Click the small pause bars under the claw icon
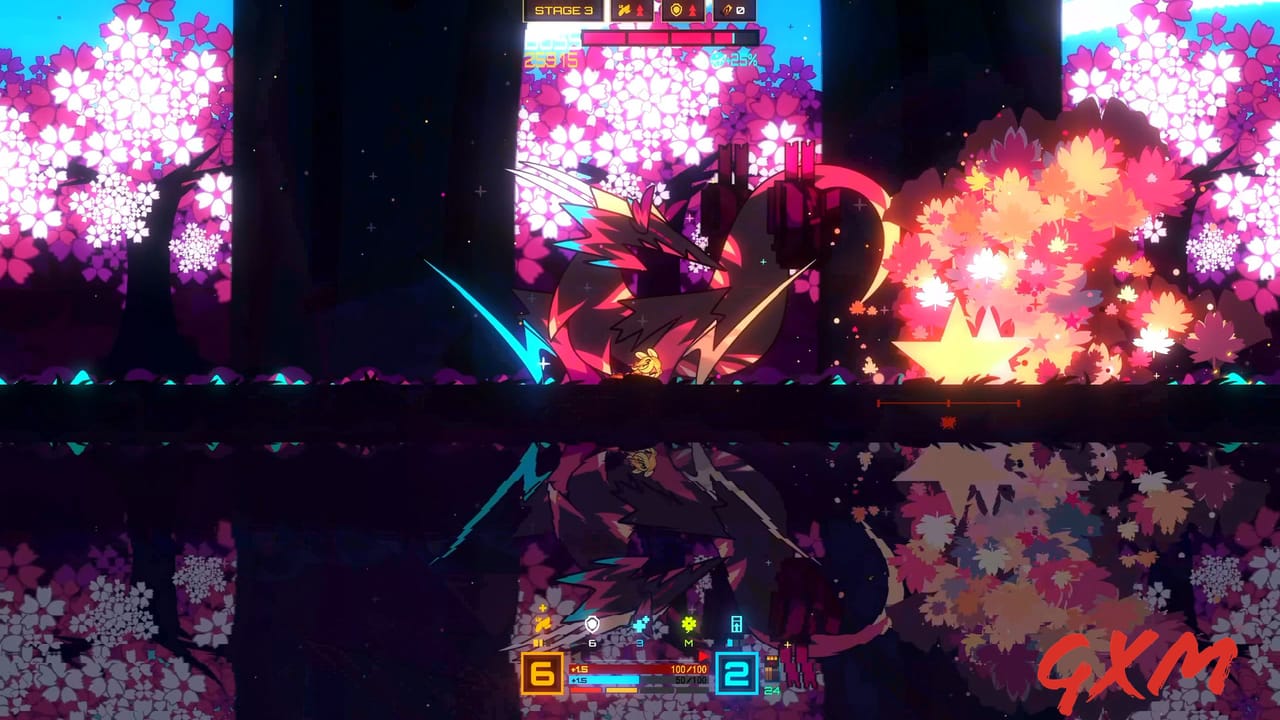 pos(539,643)
